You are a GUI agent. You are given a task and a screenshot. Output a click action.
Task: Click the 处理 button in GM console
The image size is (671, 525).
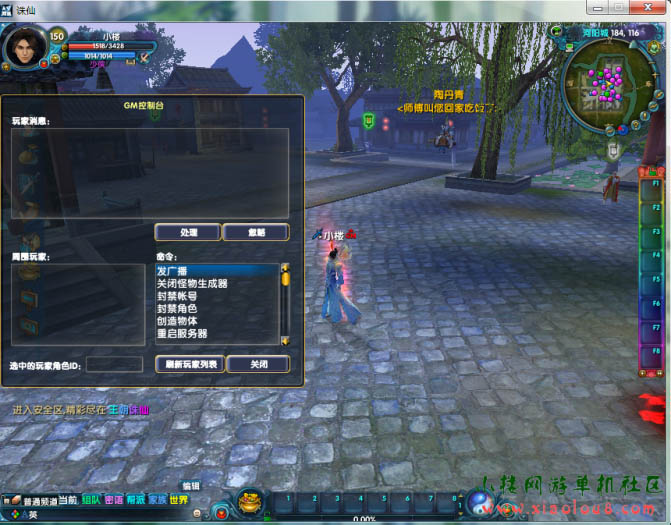[187, 232]
